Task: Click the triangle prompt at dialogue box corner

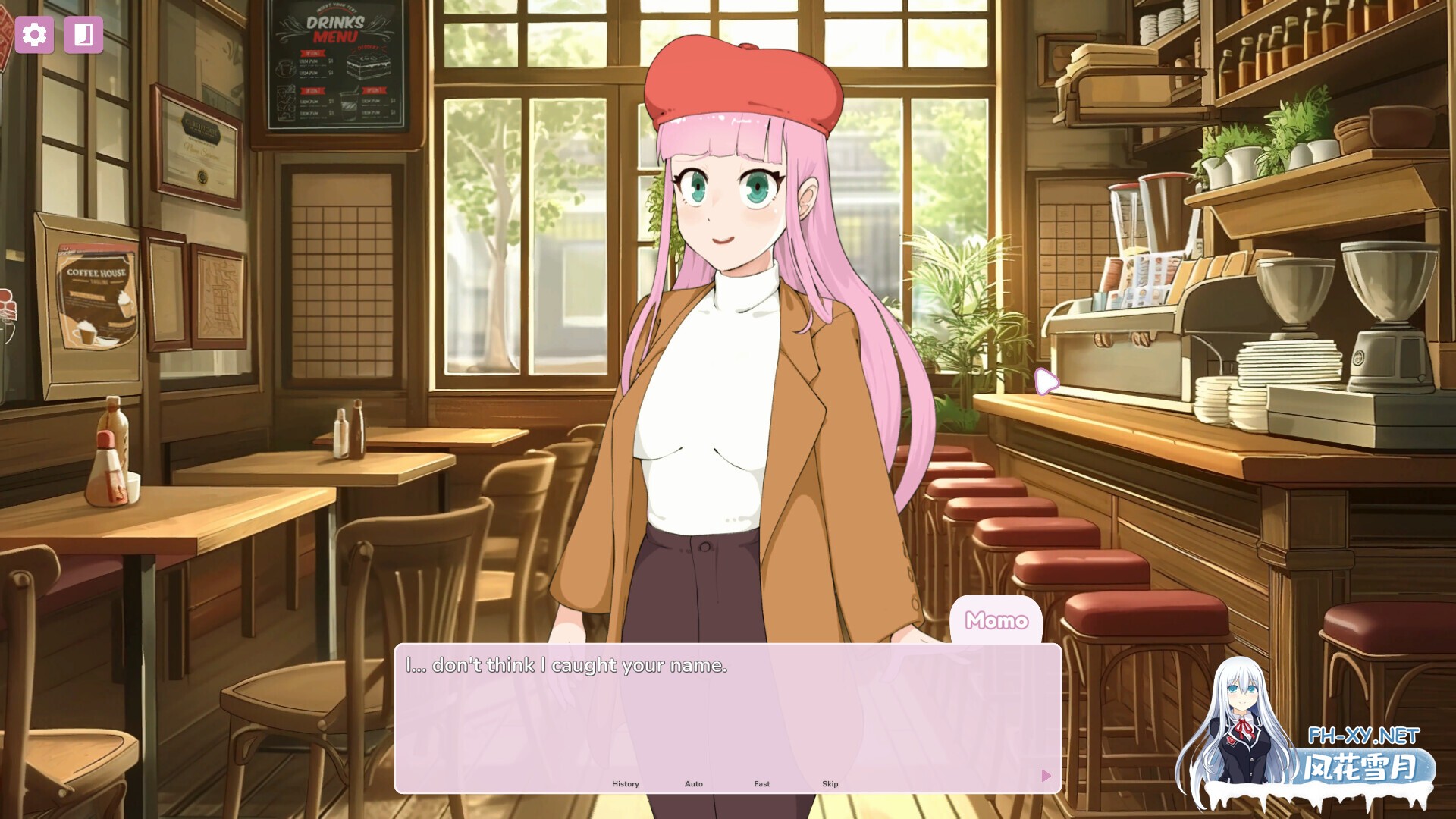Action: coord(1046,776)
